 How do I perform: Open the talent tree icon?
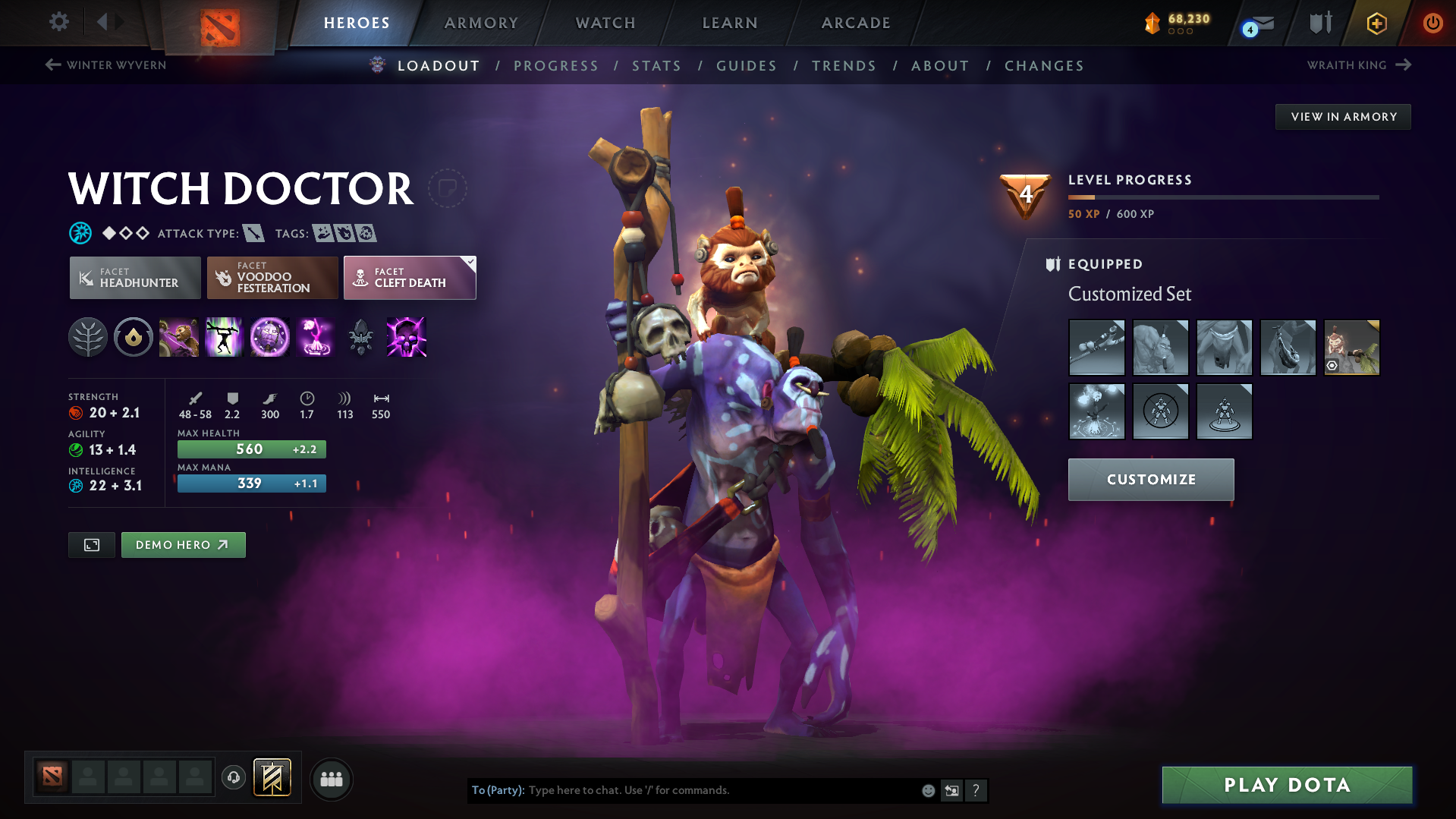click(88, 338)
